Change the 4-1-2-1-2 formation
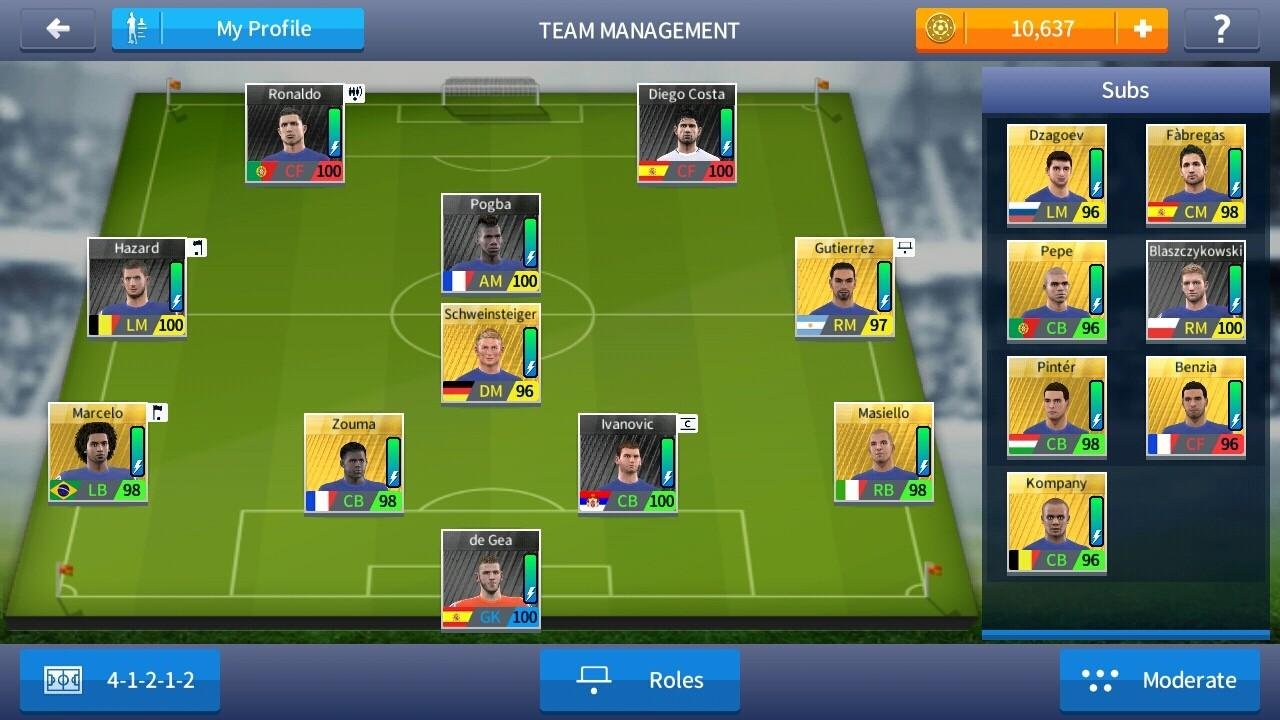Viewport: 1280px width, 720px height. [120, 680]
